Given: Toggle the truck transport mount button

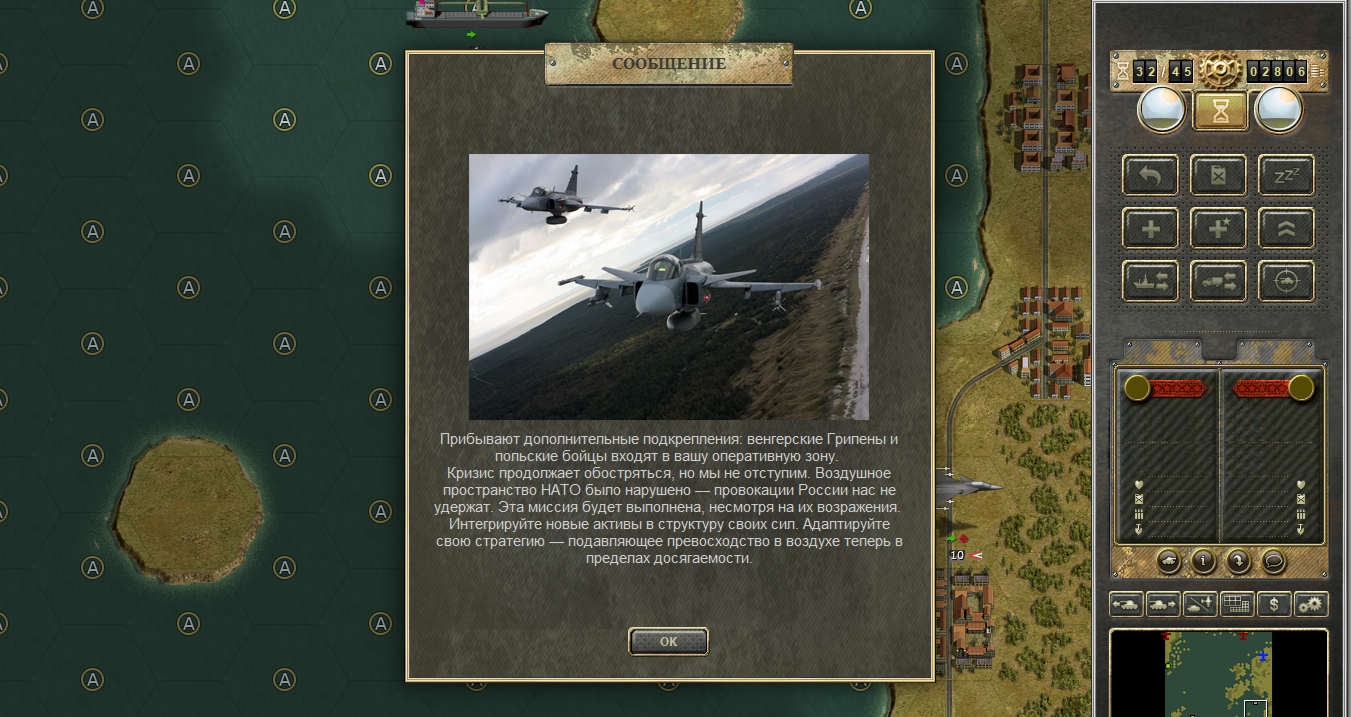Looking at the screenshot, I should 1218,281.
